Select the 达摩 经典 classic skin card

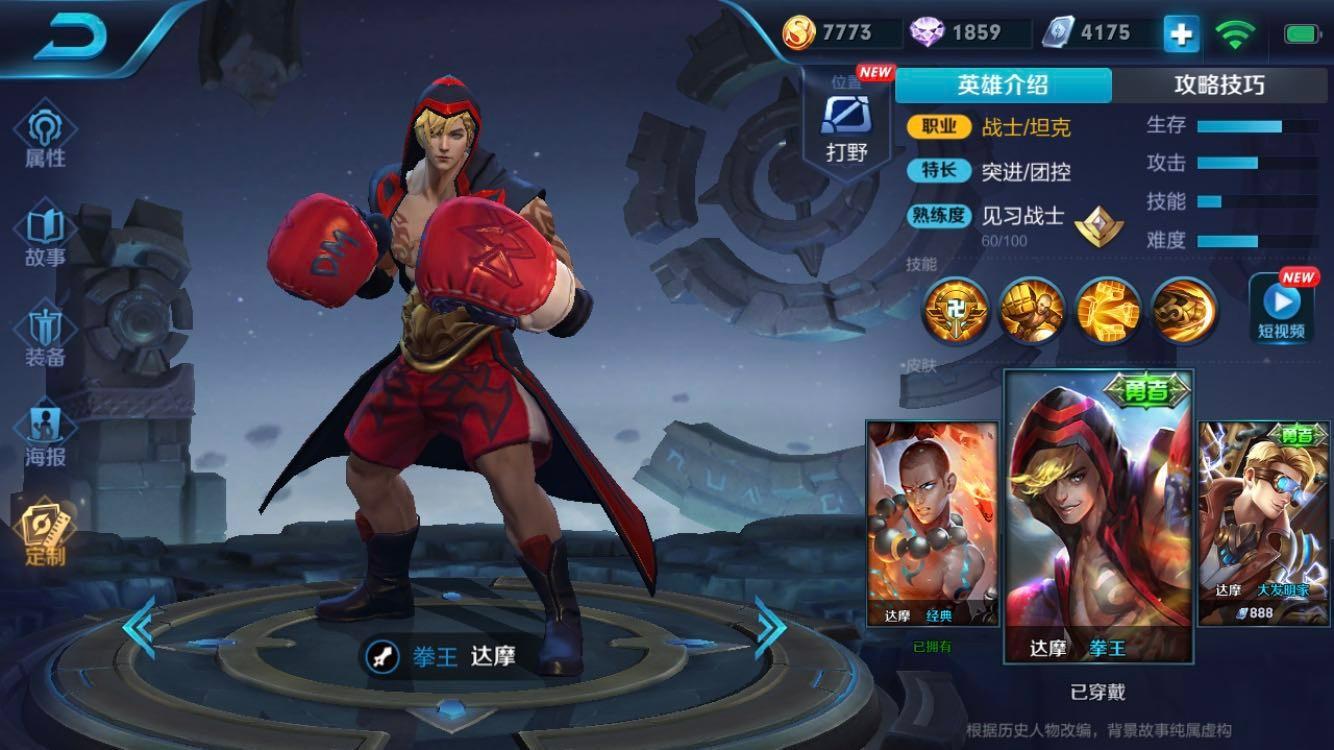932,523
